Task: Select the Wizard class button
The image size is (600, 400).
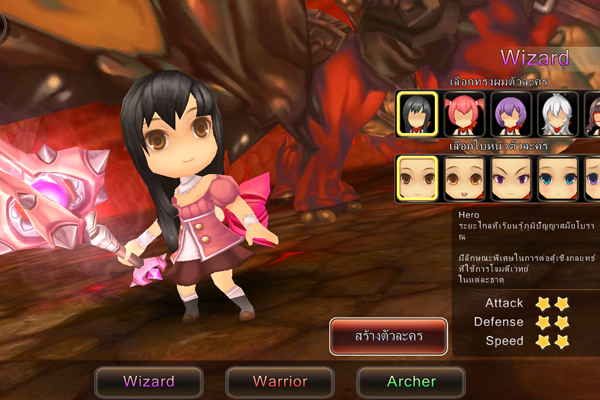Action: tap(149, 381)
